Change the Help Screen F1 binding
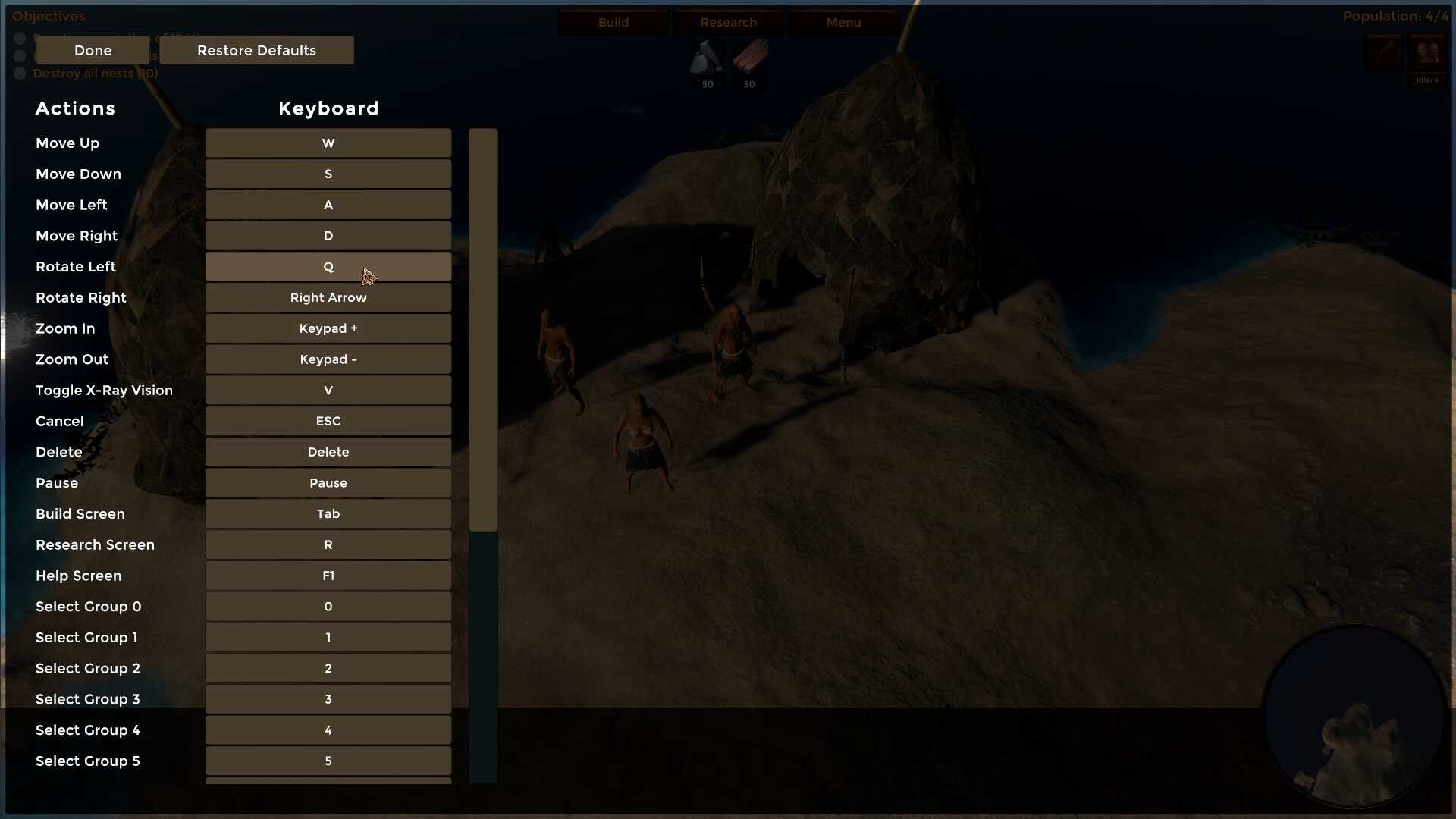1456x819 pixels. (328, 576)
